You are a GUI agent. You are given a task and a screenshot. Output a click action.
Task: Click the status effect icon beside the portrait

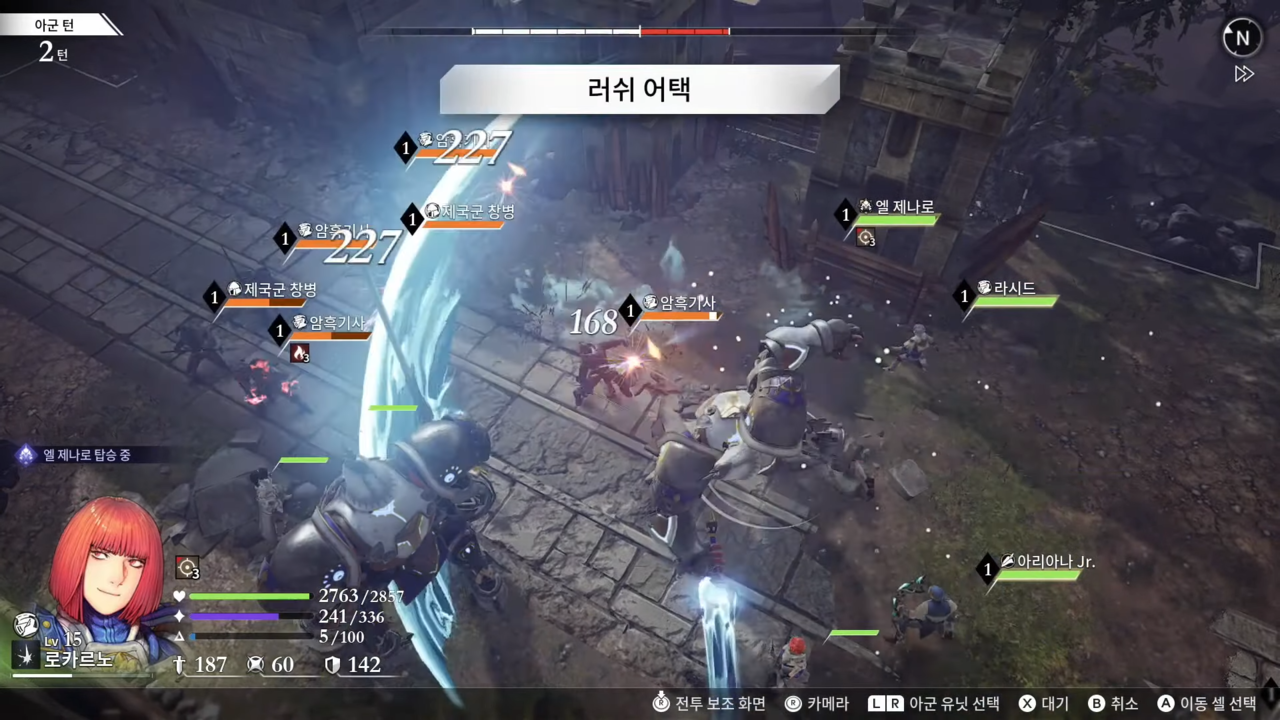pos(187,567)
